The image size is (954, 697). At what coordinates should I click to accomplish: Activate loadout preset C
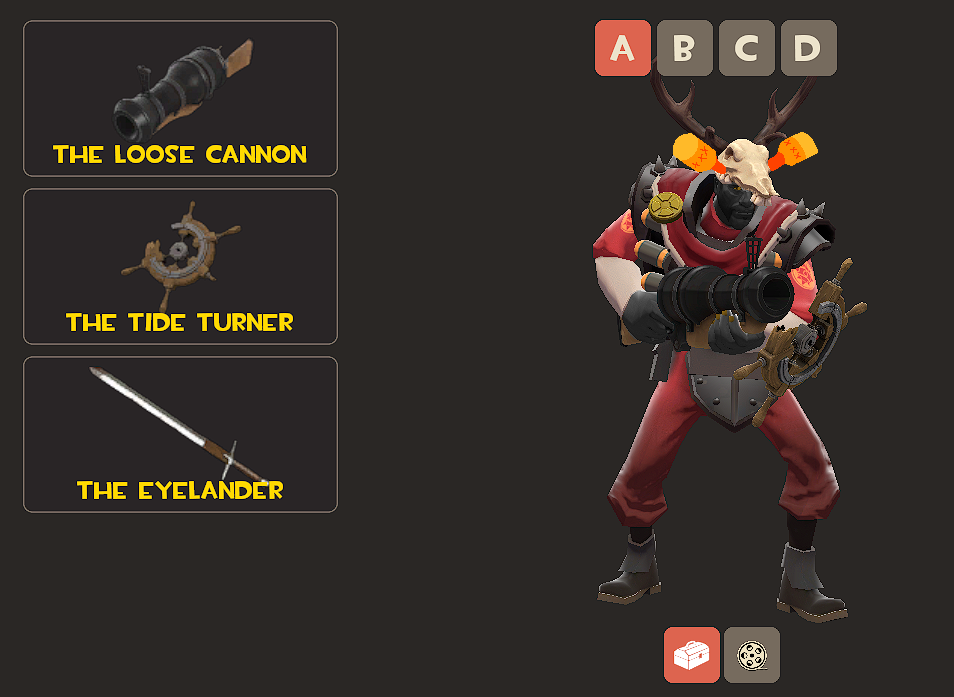pyautogui.click(x=747, y=48)
